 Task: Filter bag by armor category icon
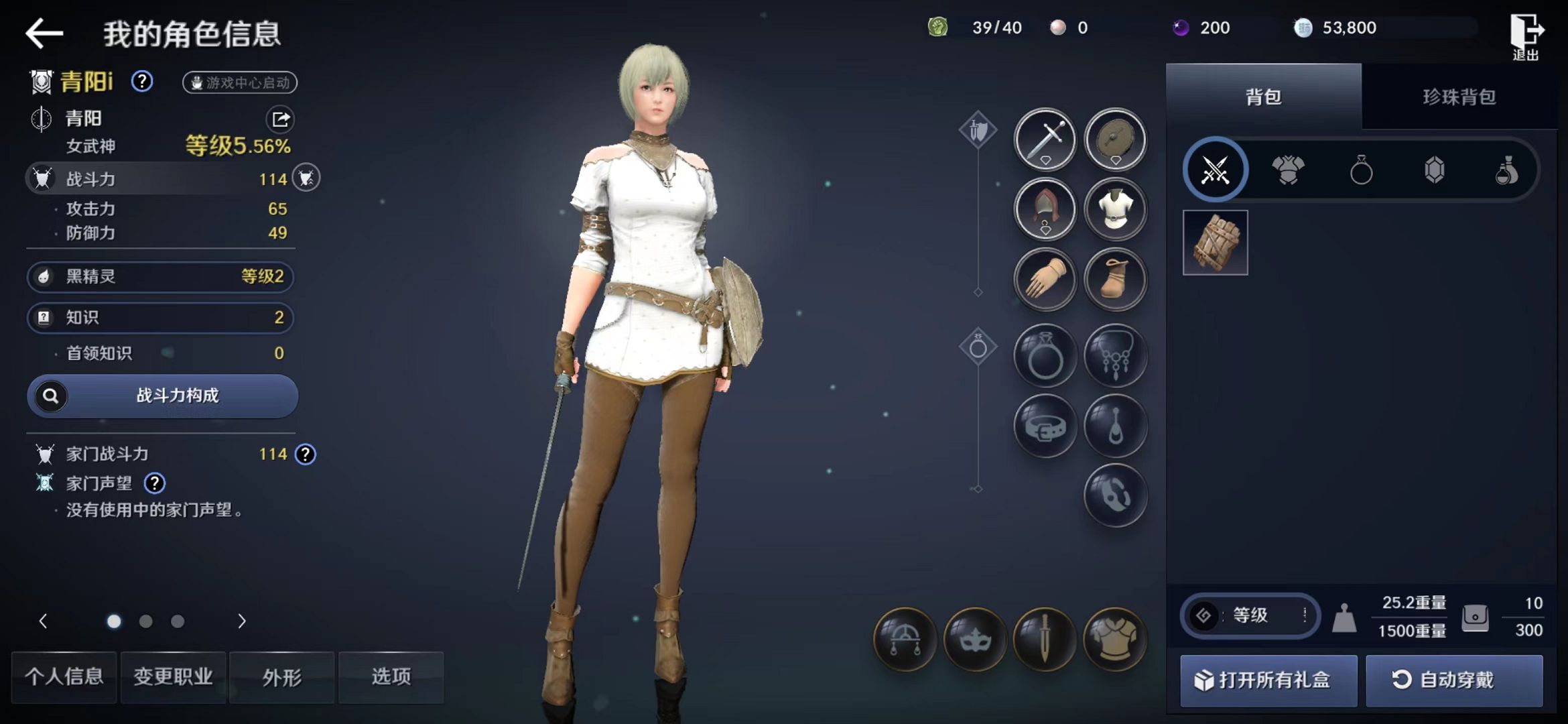[1288, 170]
